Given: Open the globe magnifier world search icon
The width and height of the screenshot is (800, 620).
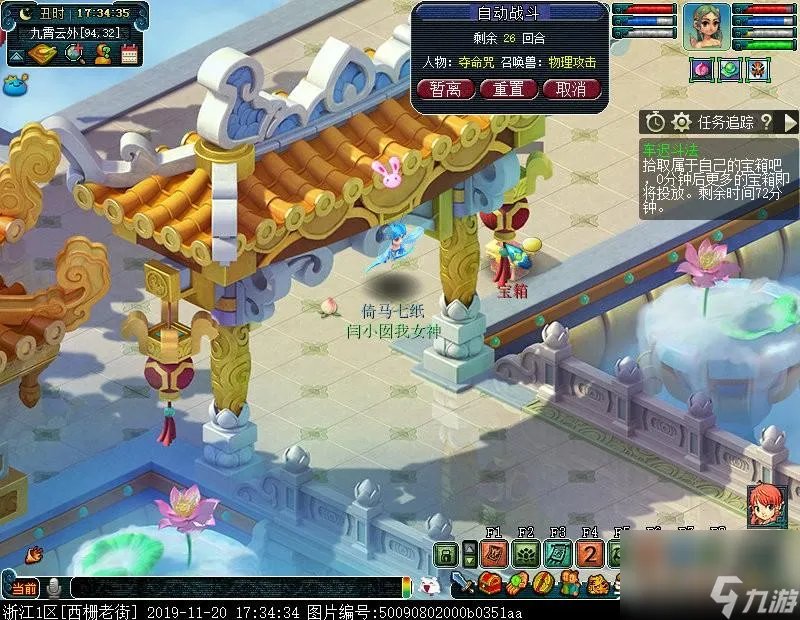Looking at the screenshot, I should 74,54.
